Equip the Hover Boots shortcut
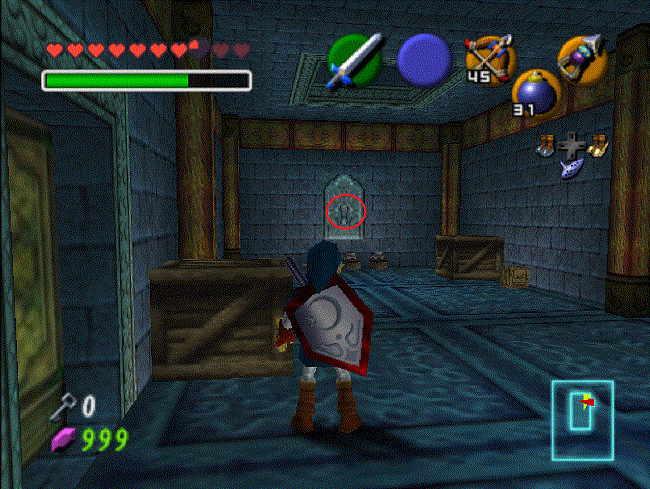Screen dimensions: 650x489 [x=600, y=145]
